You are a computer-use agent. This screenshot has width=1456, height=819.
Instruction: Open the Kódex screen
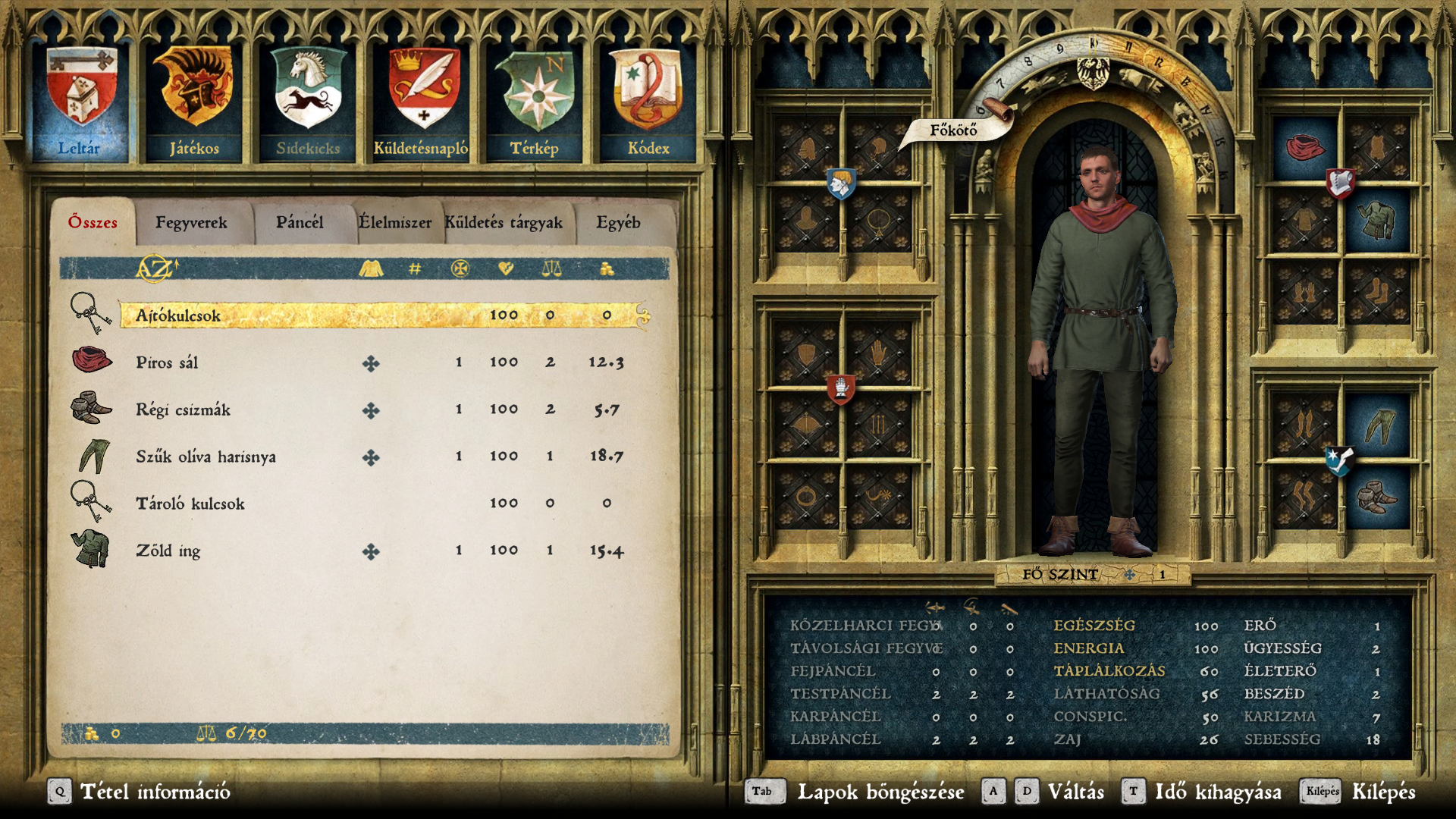(648, 102)
